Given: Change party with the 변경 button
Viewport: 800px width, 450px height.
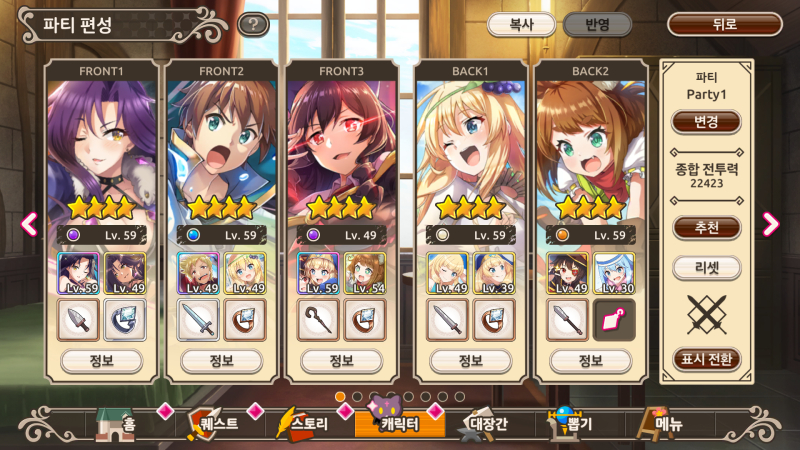Looking at the screenshot, I should pyautogui.click(x=706, y=122).
